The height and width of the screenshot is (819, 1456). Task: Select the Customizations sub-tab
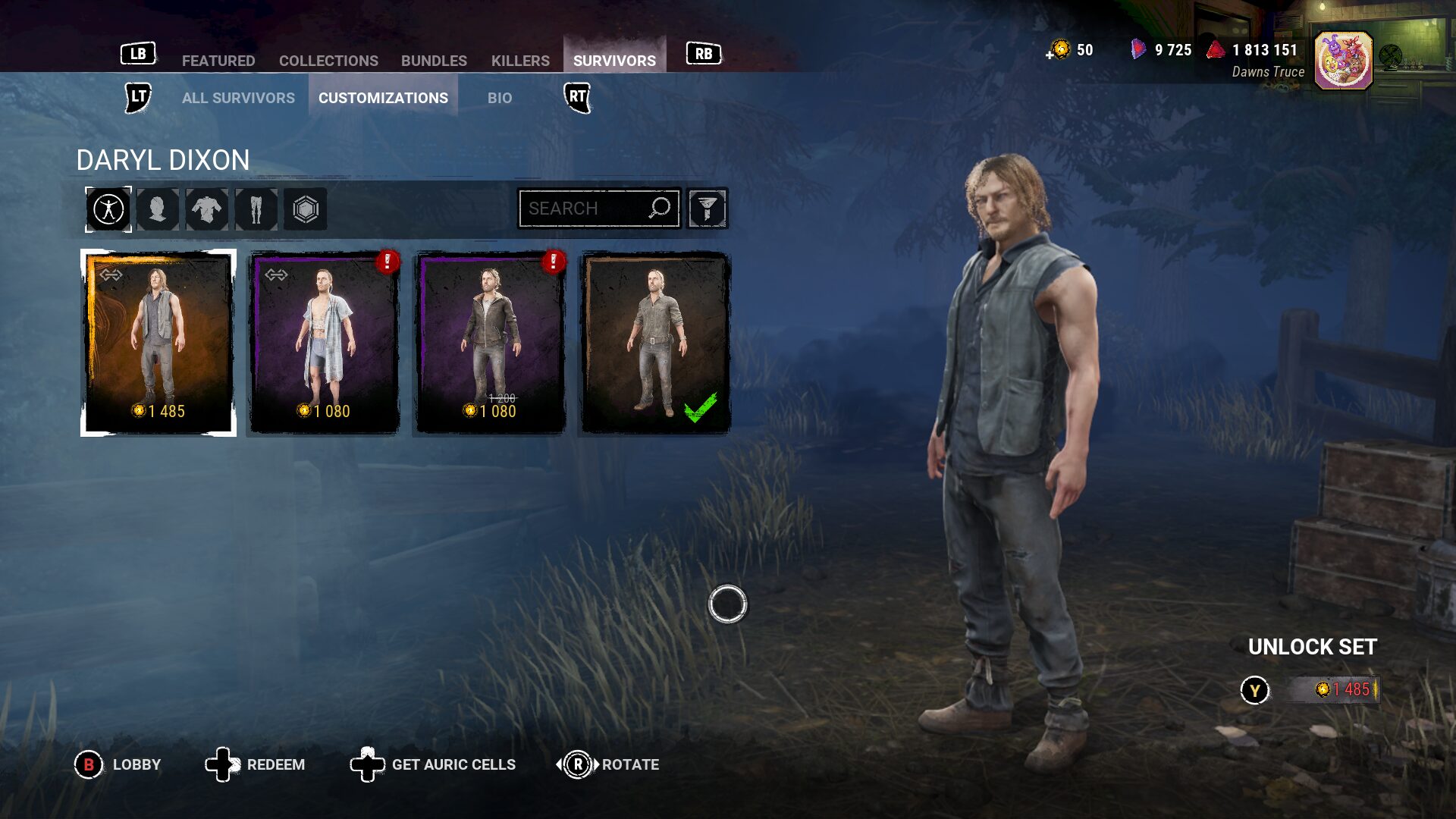click(x=383, y=98)
